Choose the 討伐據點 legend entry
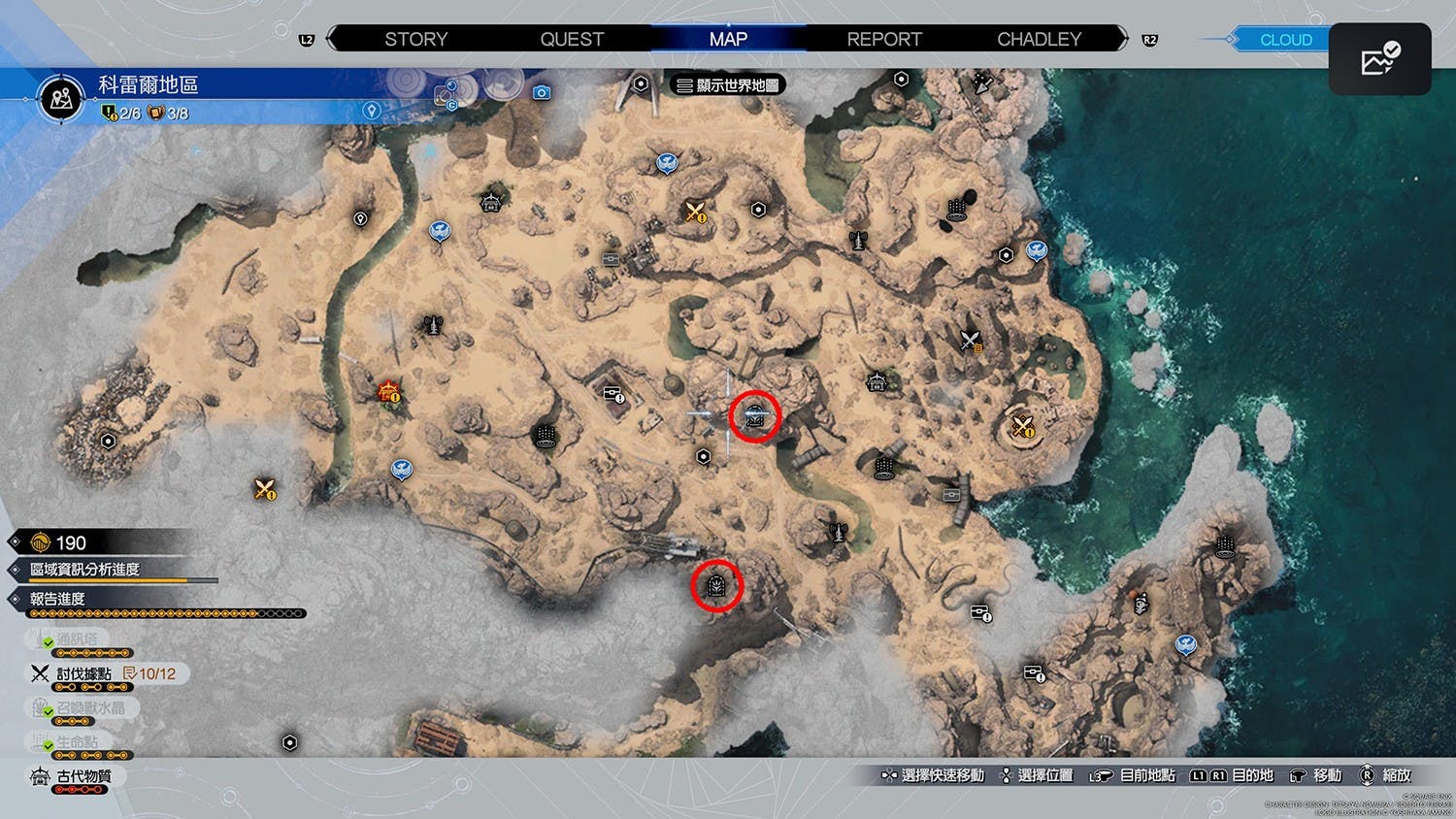Screen dimensions: 1456x819 83,673
